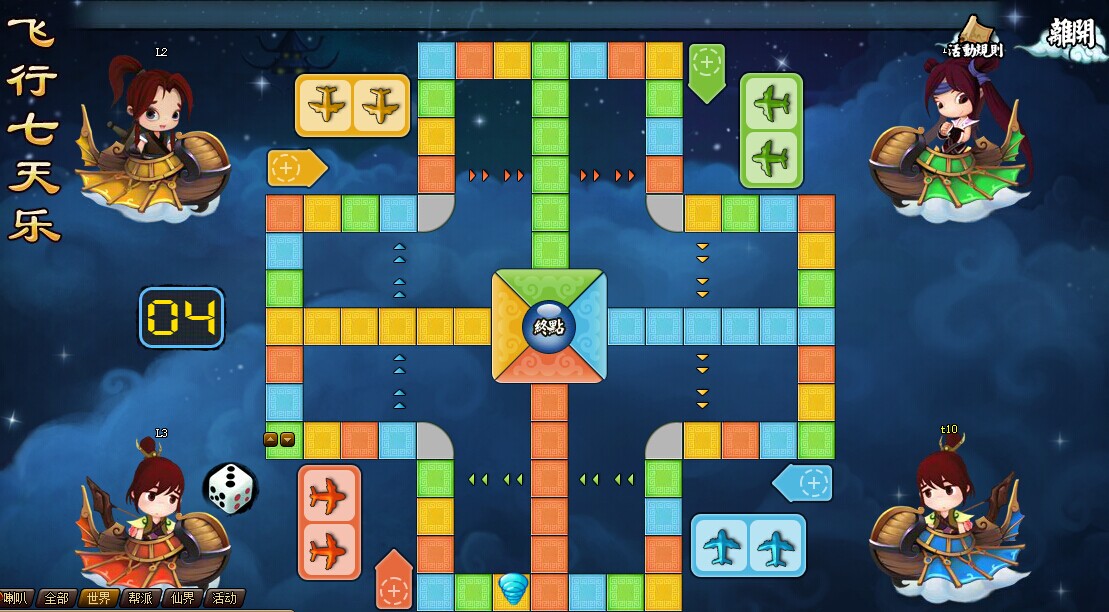Click the blue launch pad arrow tile
The width and height of the screenshot is (1109, 612).
806,483
